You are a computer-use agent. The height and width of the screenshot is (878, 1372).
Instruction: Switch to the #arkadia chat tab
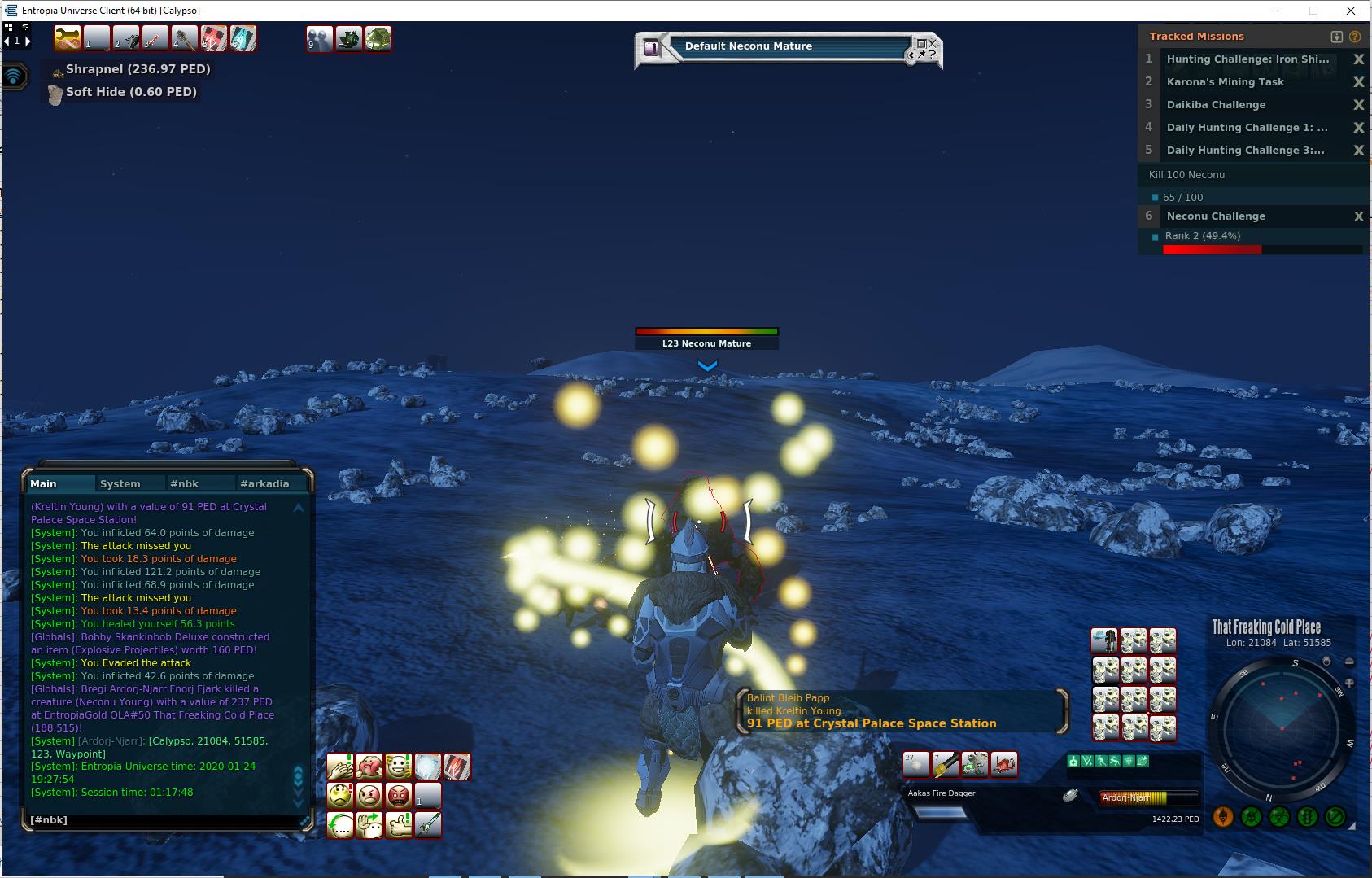[x=264, y=483]
